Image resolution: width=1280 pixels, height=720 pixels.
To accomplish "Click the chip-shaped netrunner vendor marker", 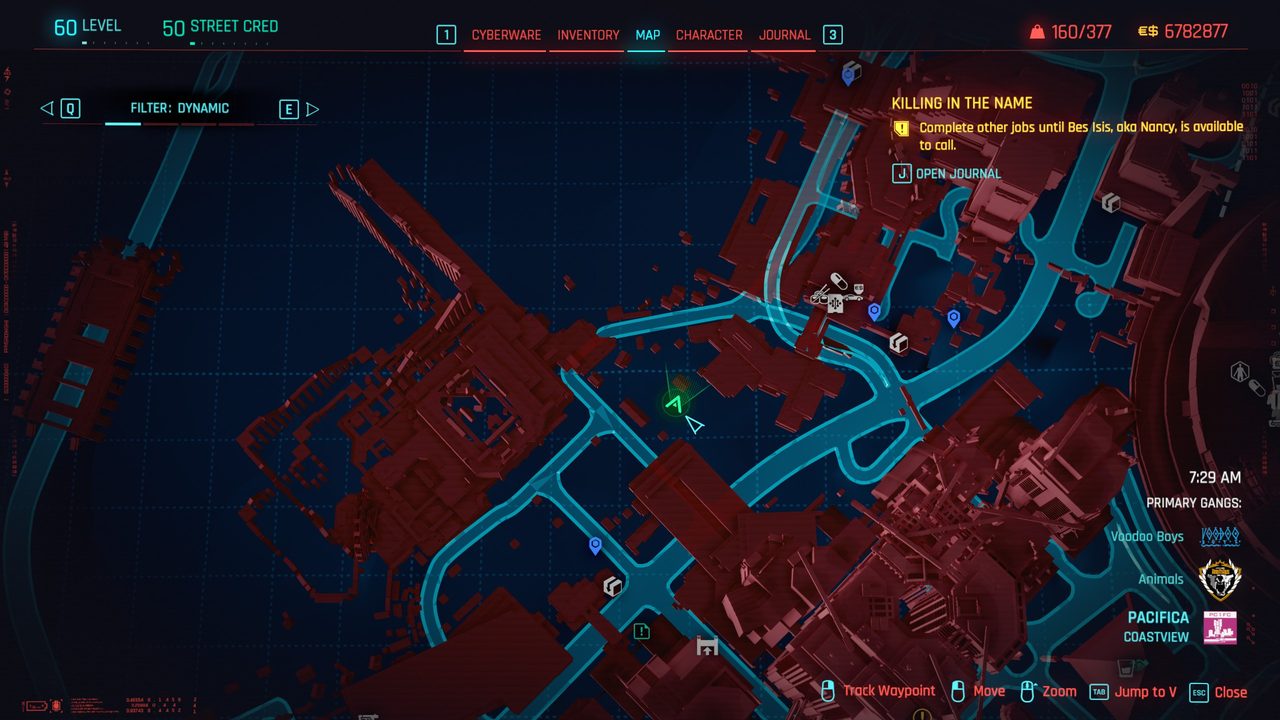I will pyautogui.click(x=834, y=304).
